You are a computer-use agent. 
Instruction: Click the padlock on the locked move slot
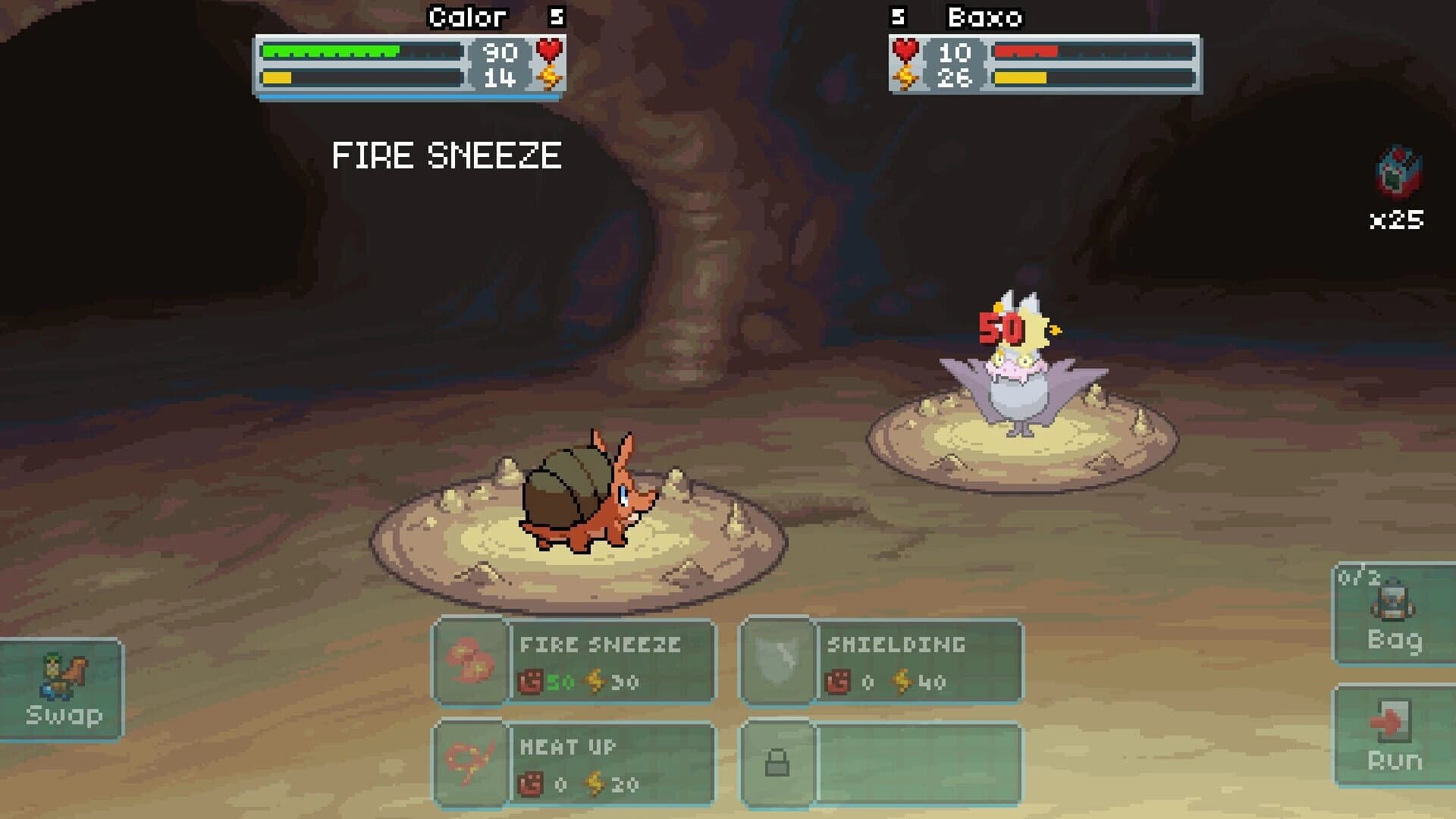tap(777, 762)
